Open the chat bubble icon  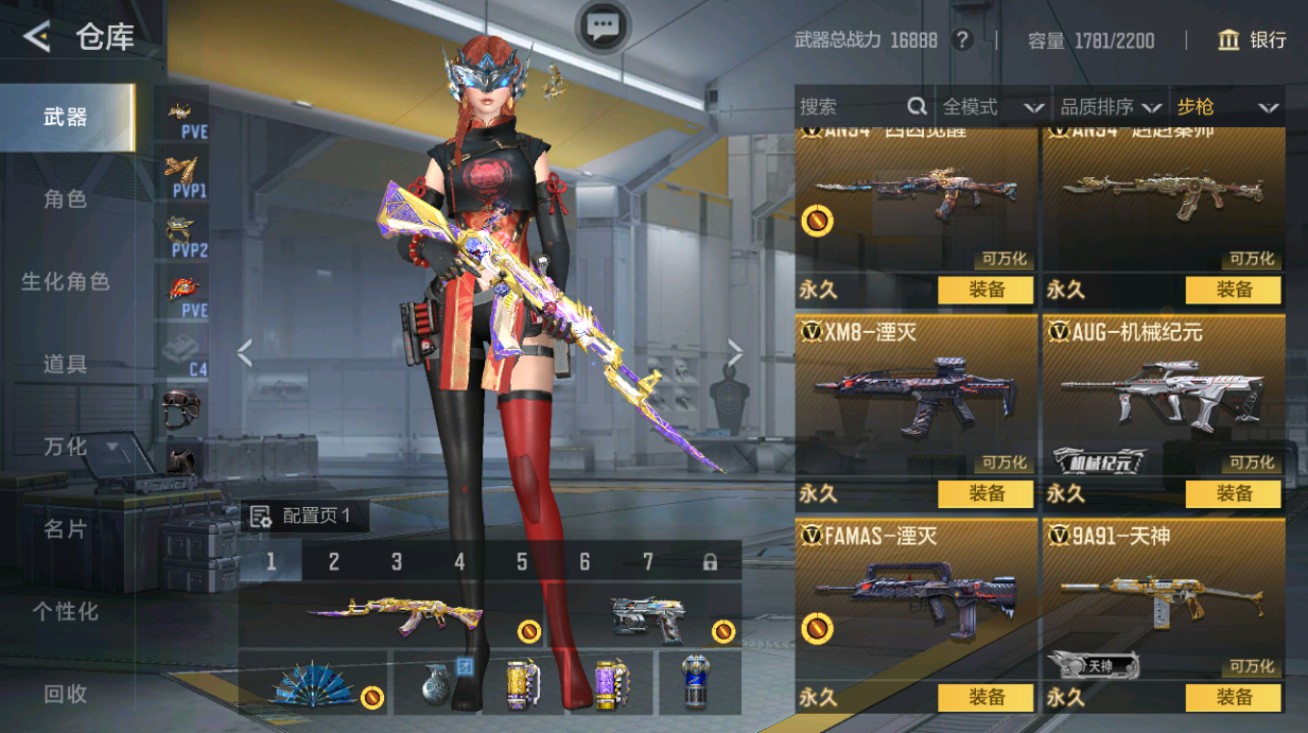(x=603, y=27)
